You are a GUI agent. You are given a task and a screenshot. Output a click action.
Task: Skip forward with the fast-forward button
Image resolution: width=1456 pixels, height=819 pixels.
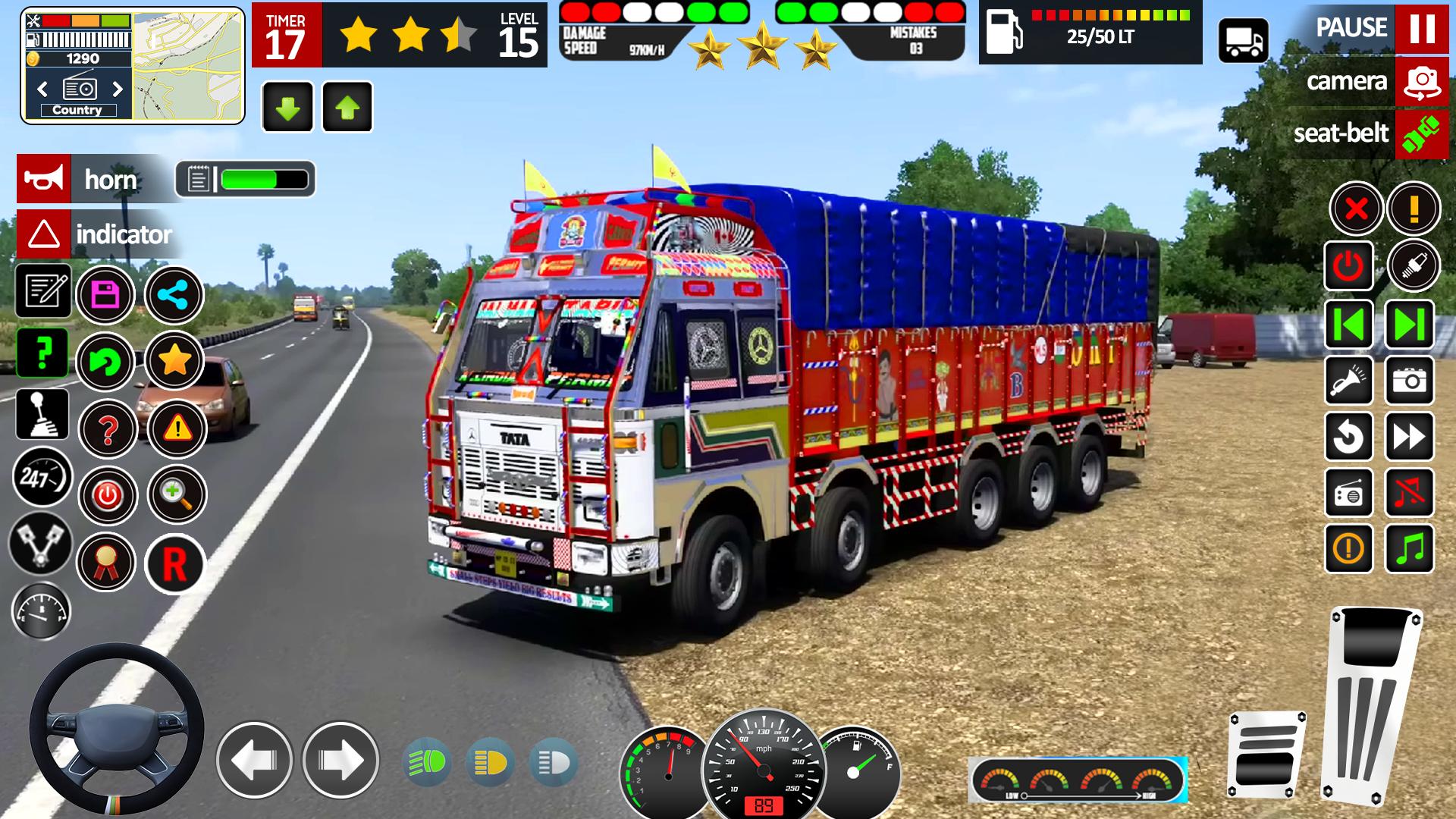tap(1409, 437)
